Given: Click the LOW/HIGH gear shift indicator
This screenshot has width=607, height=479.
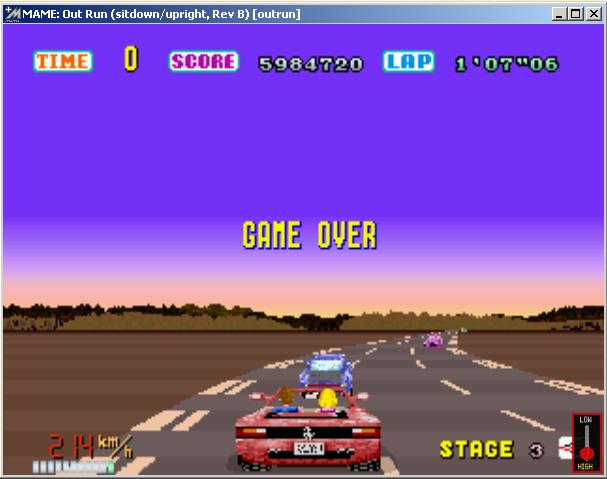Looking at the screenshot, I should point(586,442).
